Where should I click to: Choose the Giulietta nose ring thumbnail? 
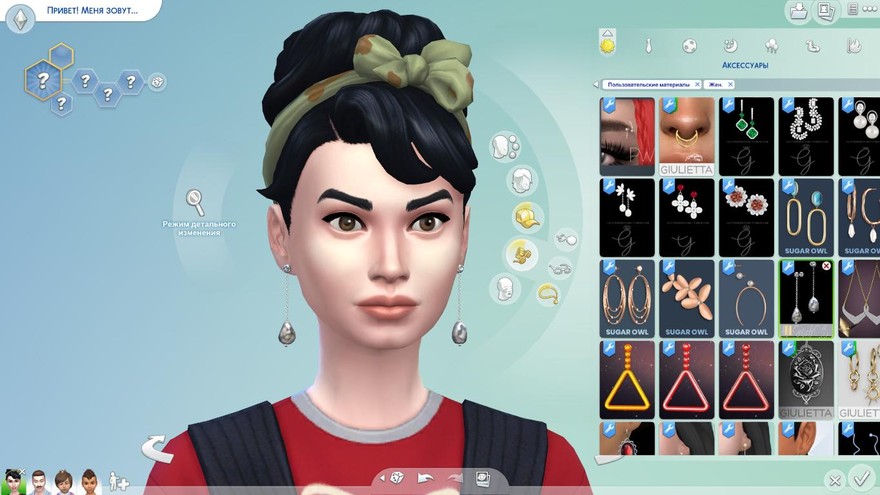click(x=687, y=136)
